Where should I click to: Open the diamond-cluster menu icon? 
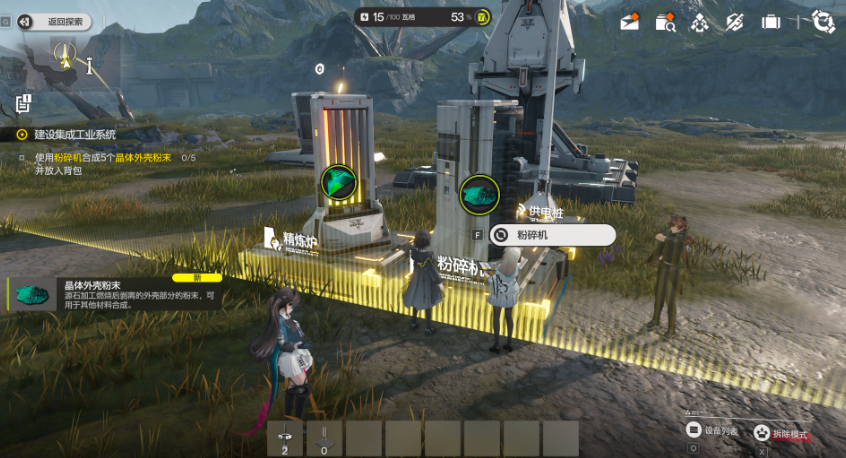pos(699,21)
